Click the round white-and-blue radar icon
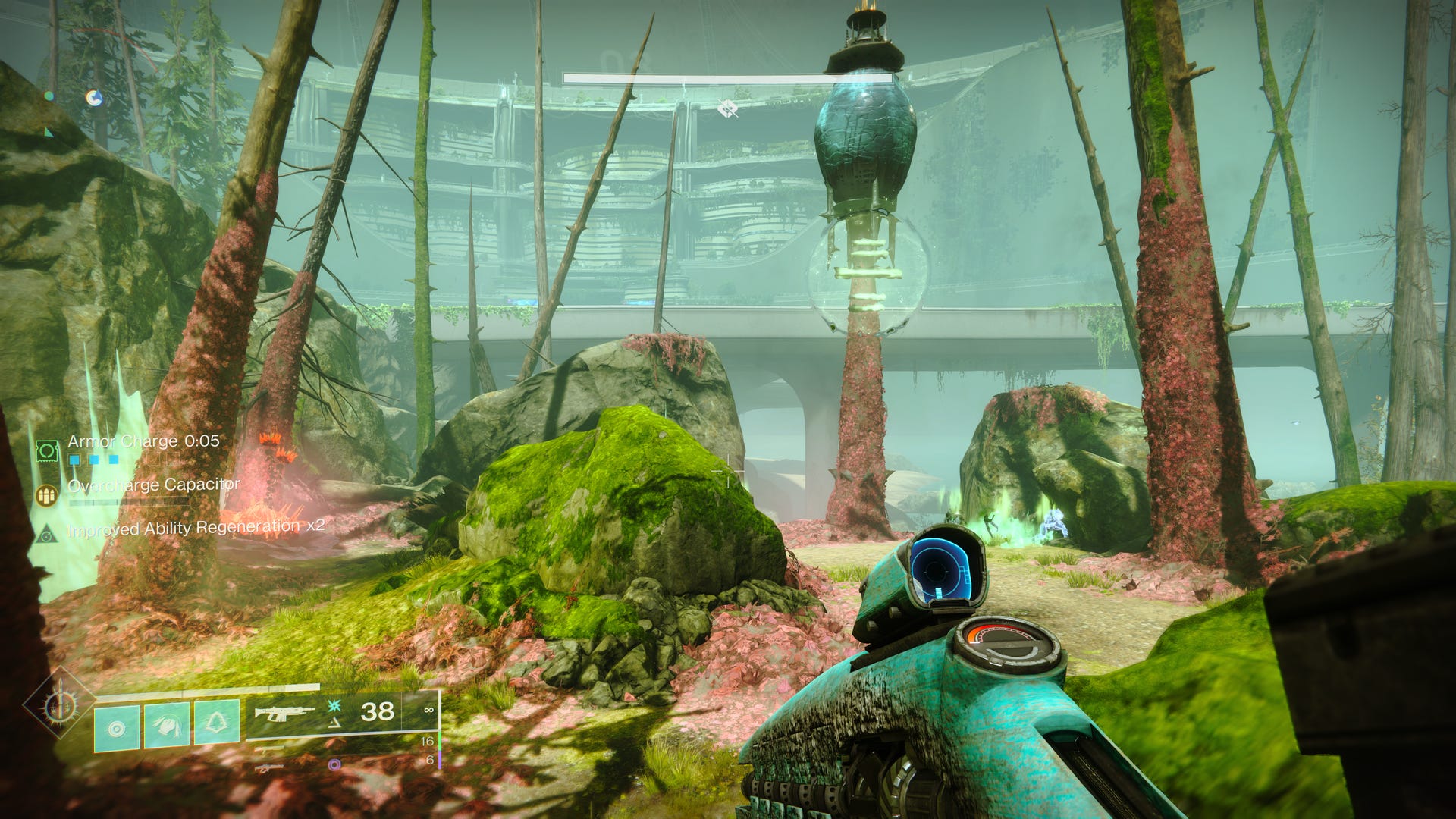 click(94, 98)
